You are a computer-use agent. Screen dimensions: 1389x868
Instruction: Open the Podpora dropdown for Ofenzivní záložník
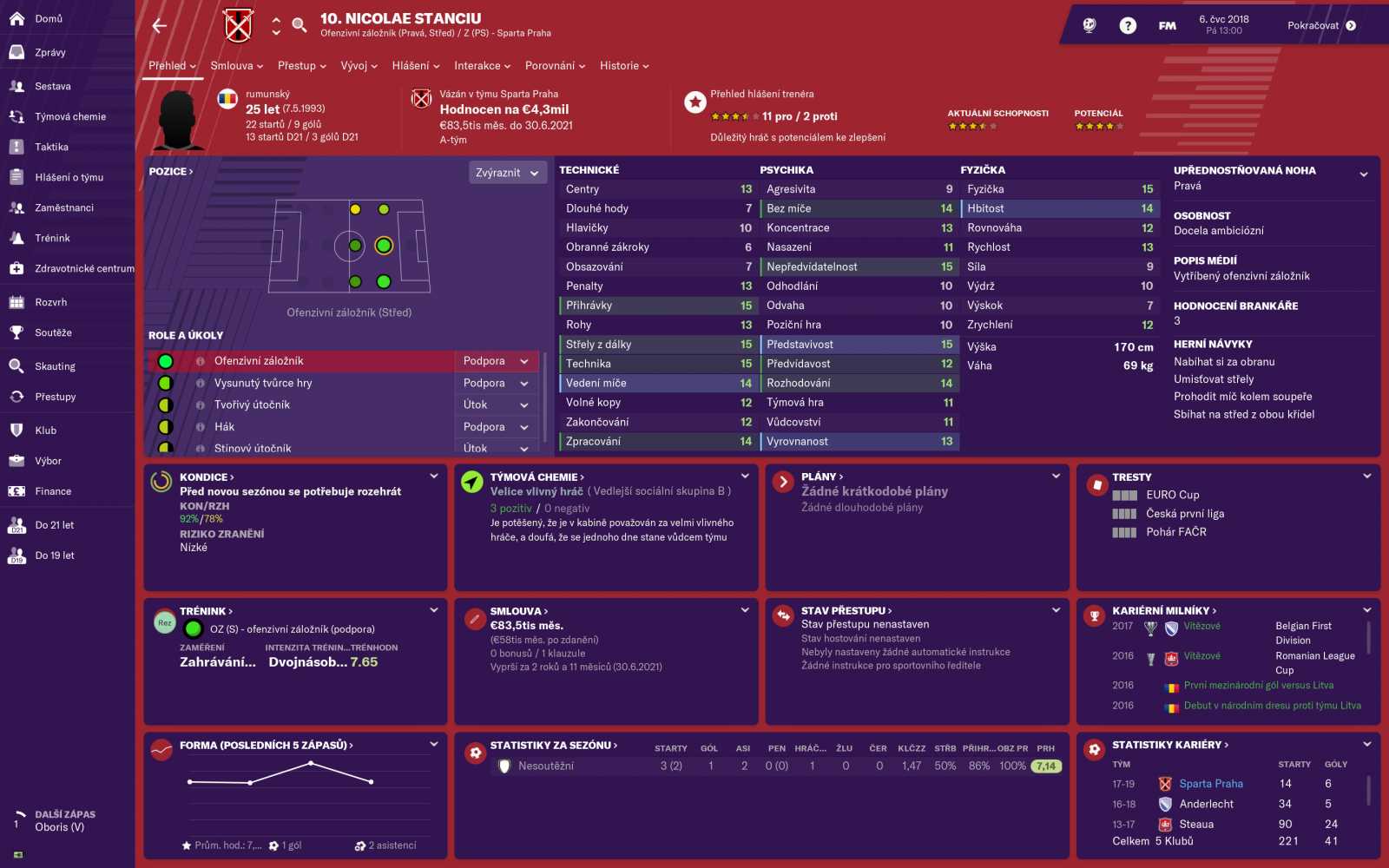pyautogui.click(x=496, y=361)
